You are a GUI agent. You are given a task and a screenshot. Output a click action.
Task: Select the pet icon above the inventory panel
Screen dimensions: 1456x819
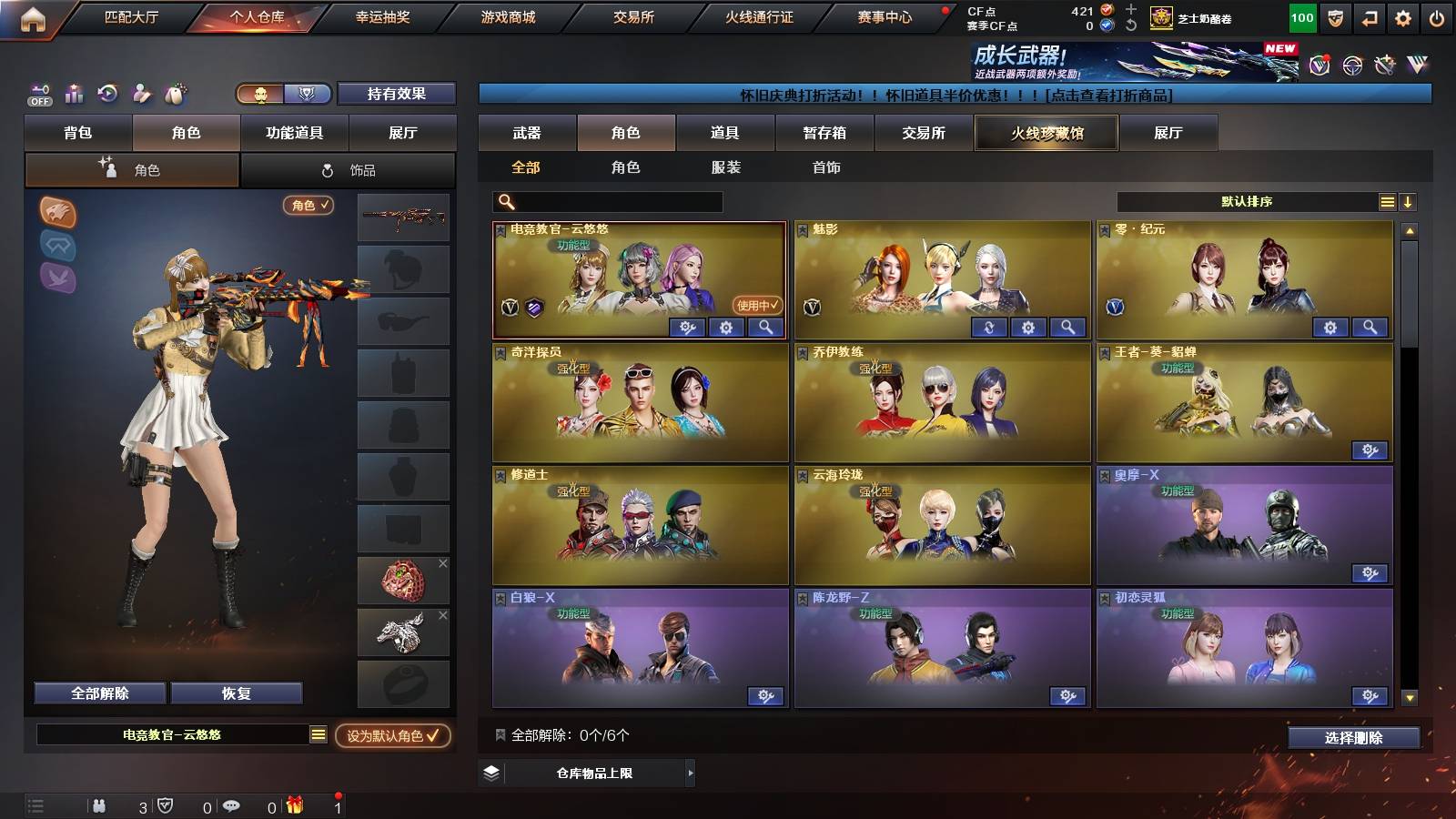coord(176,95)
